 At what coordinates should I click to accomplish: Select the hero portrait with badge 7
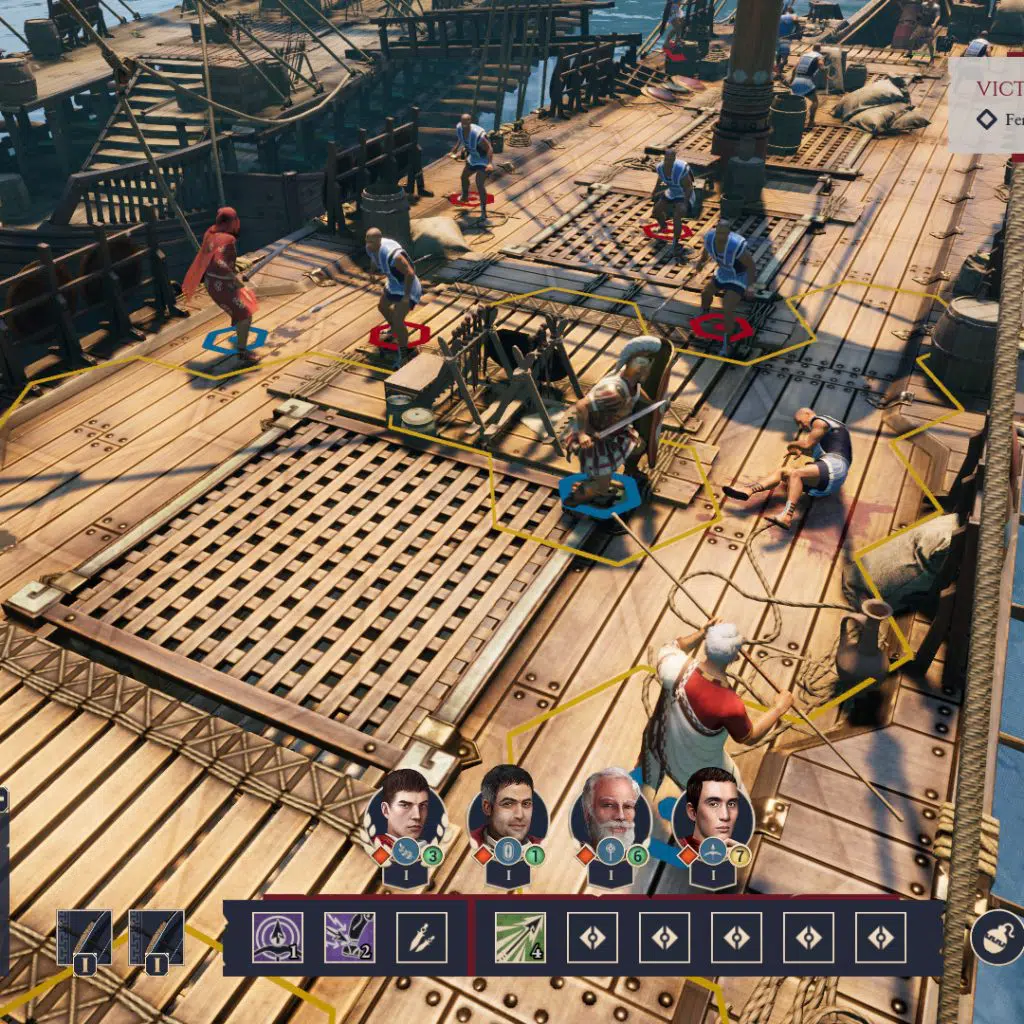tap(711, 807)
